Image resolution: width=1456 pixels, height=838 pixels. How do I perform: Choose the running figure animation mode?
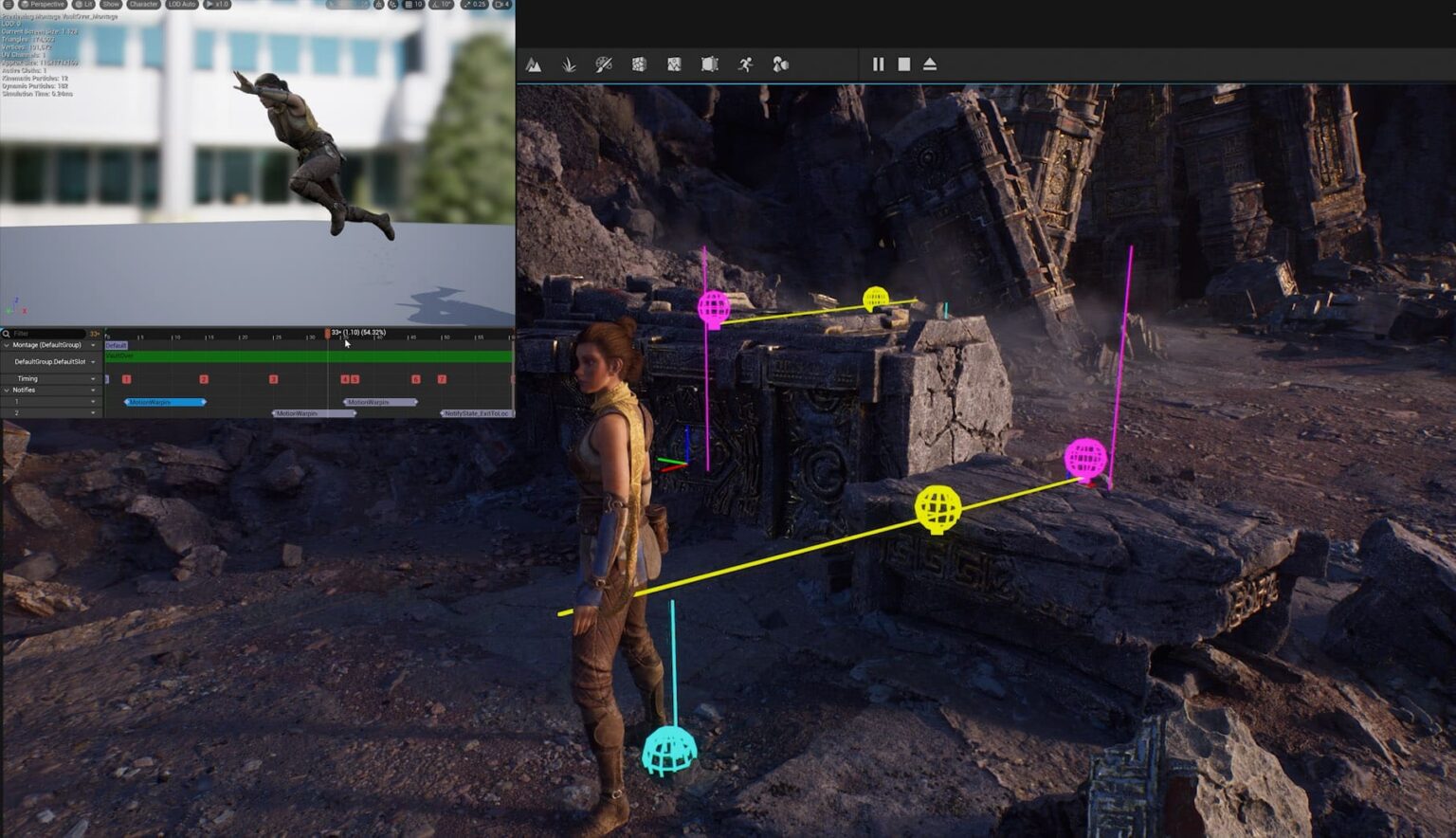(x=746, y=64)
